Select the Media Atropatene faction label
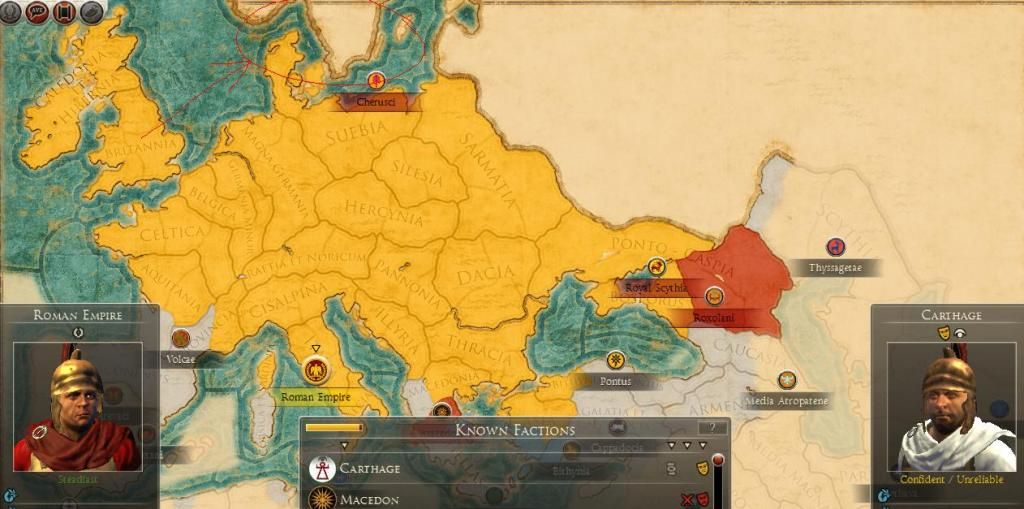1024x509 pixels. (x=787, y=401)
